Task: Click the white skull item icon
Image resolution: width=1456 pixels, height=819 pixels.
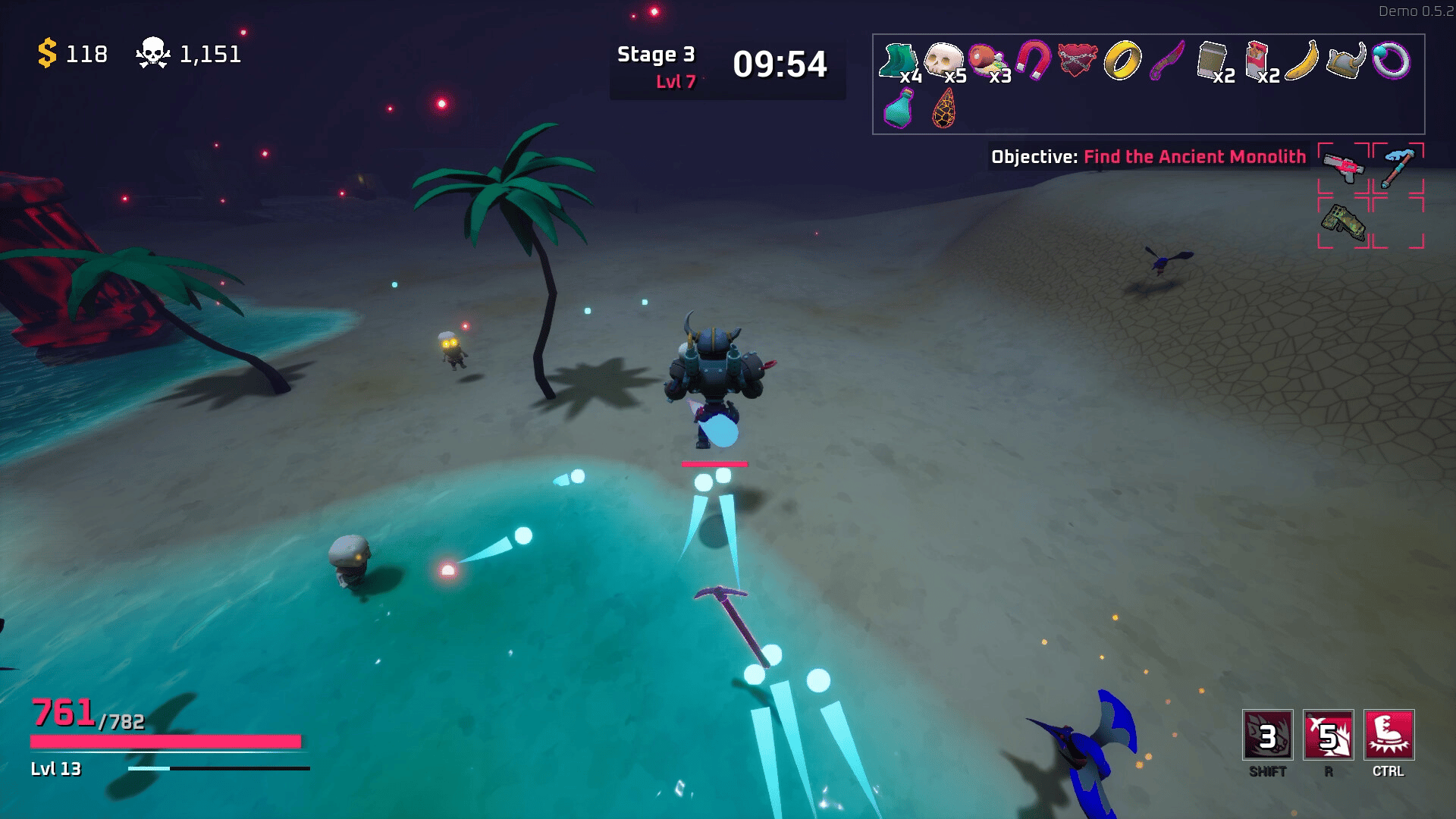Action: (943, 60)
